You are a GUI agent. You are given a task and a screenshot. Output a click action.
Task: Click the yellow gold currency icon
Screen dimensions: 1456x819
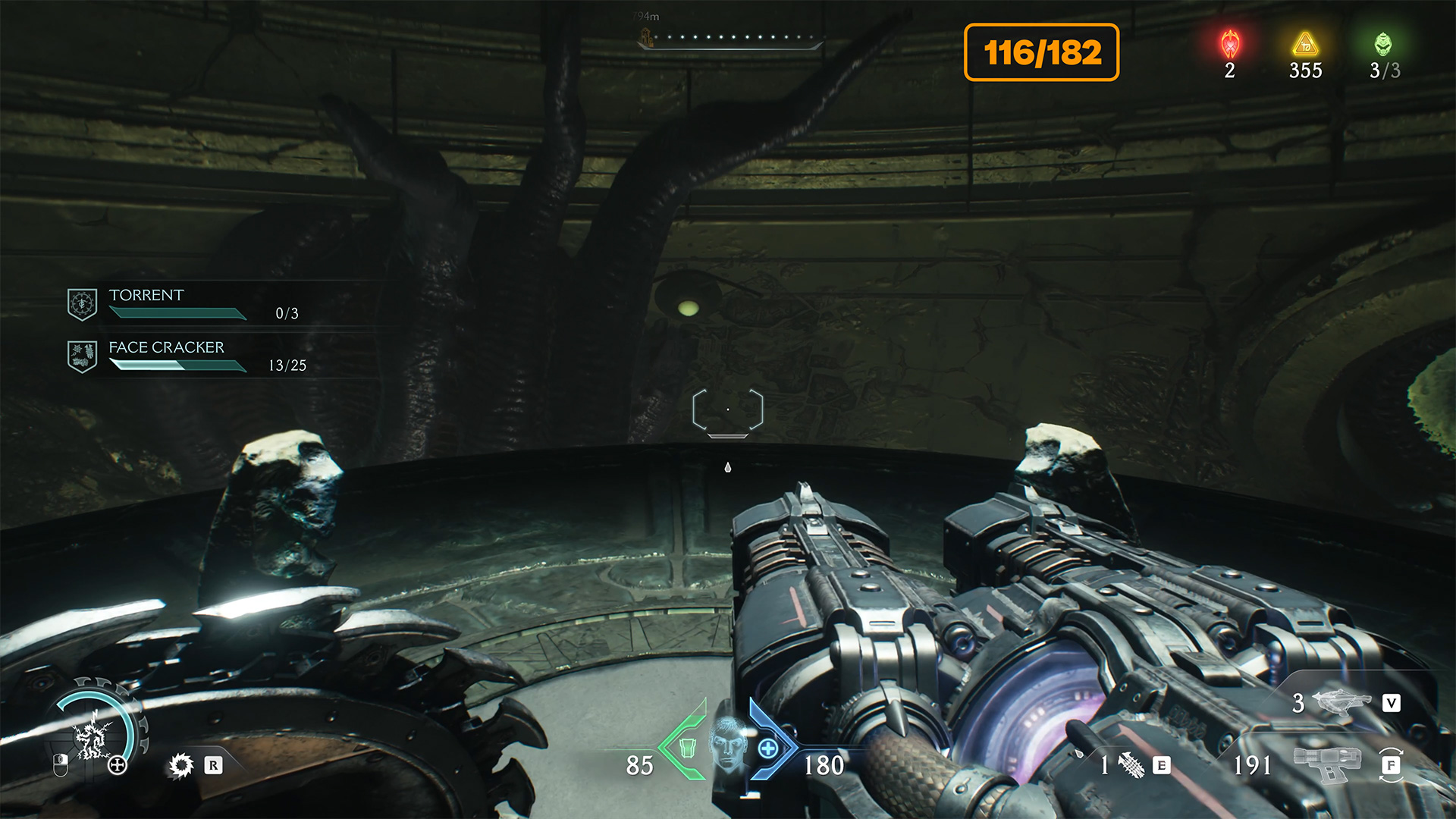tap(1305, 44)
